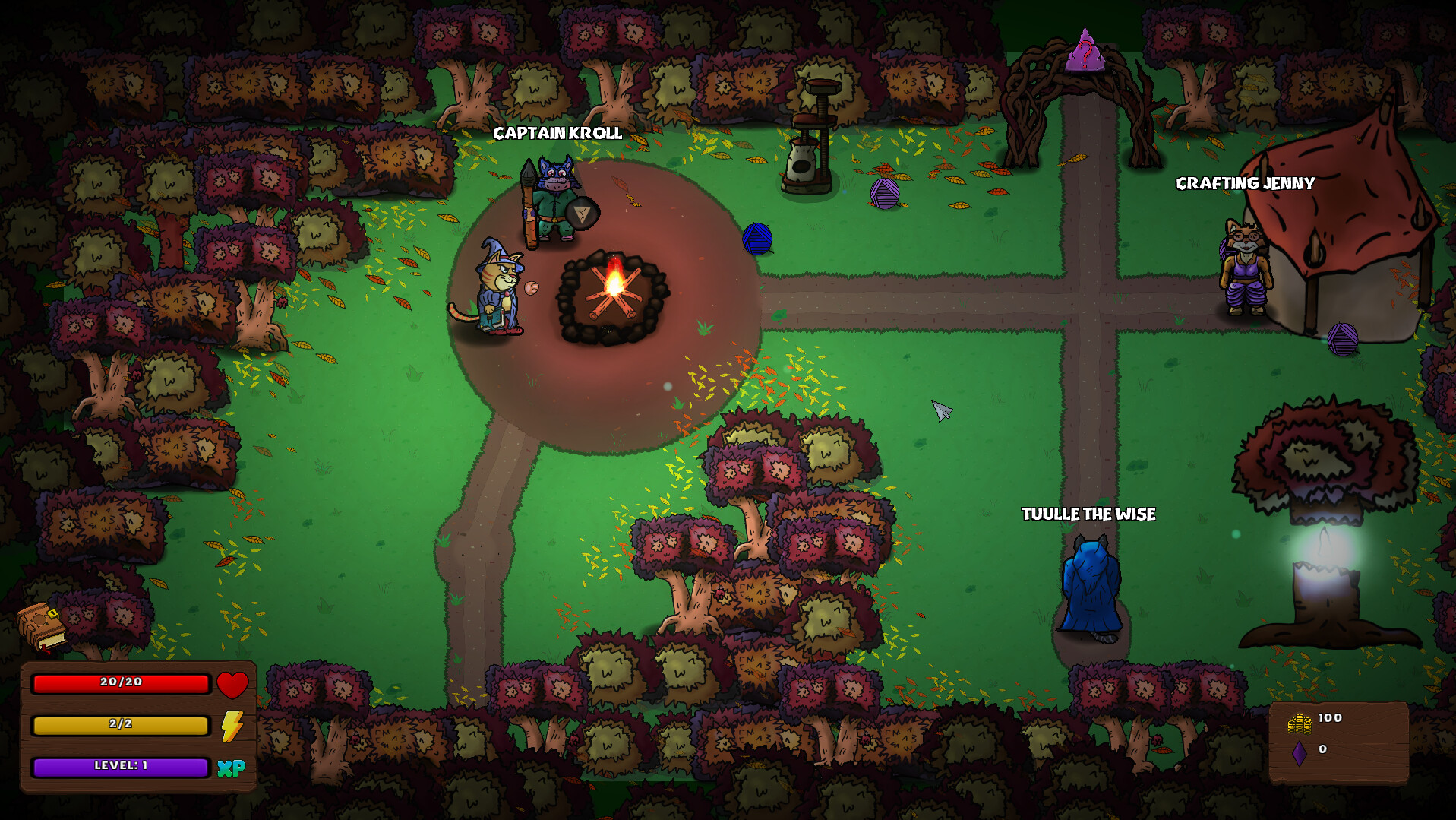Click the blue yarn ball near the campfire
Image resolution: width=1456 pixels, height=820 pixels.
click(759, 238)
